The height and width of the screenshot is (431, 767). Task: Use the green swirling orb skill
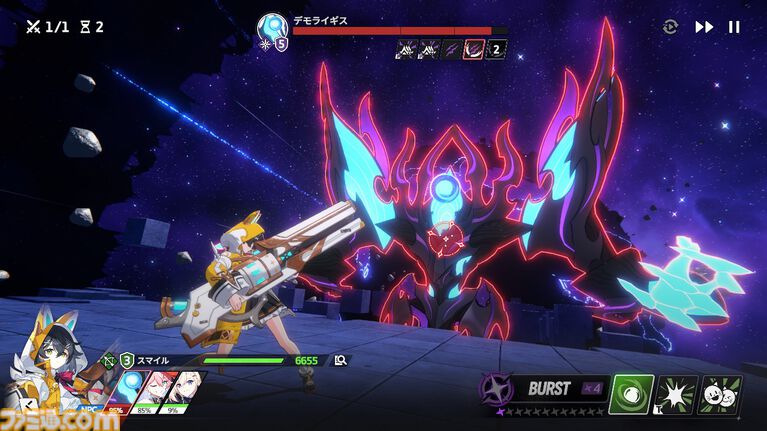(631, 394)
